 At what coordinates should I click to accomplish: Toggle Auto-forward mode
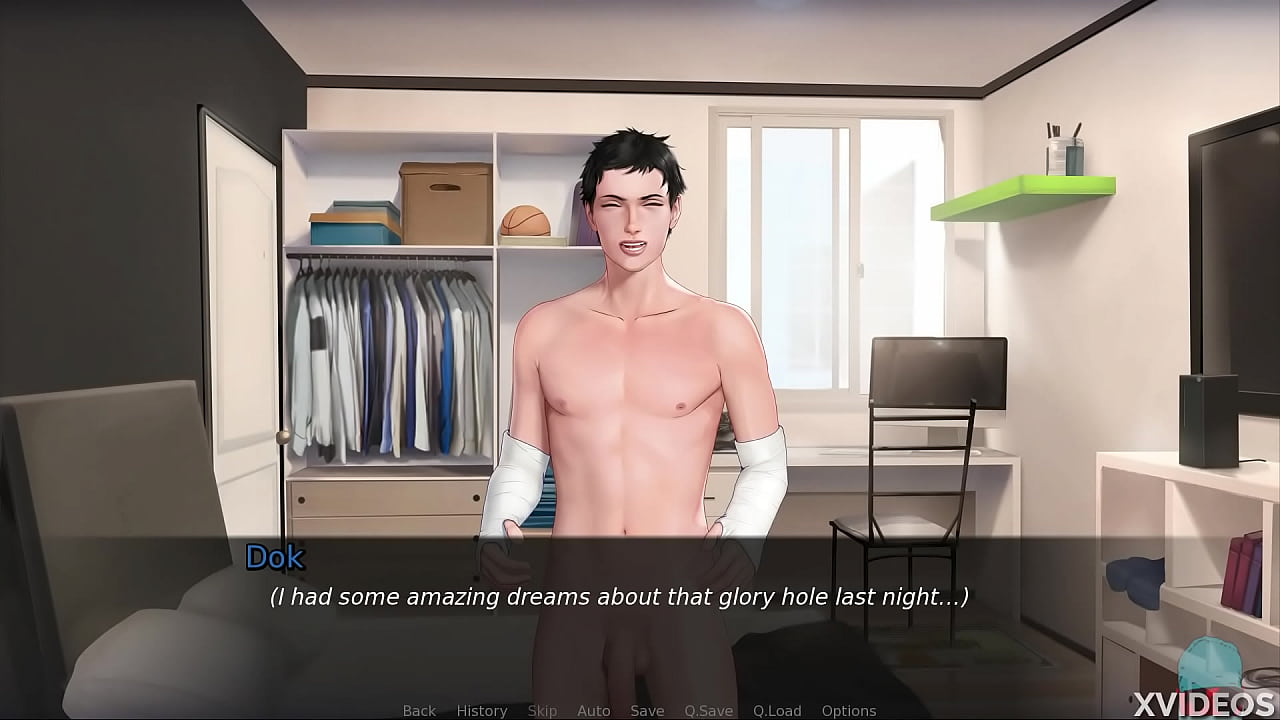(594, 710)
